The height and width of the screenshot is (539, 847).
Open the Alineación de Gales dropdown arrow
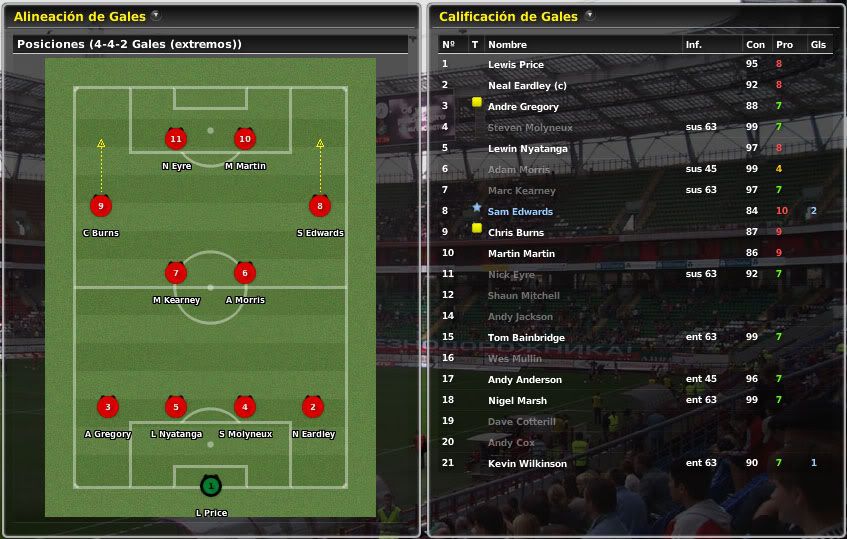[x=156, y=16]
